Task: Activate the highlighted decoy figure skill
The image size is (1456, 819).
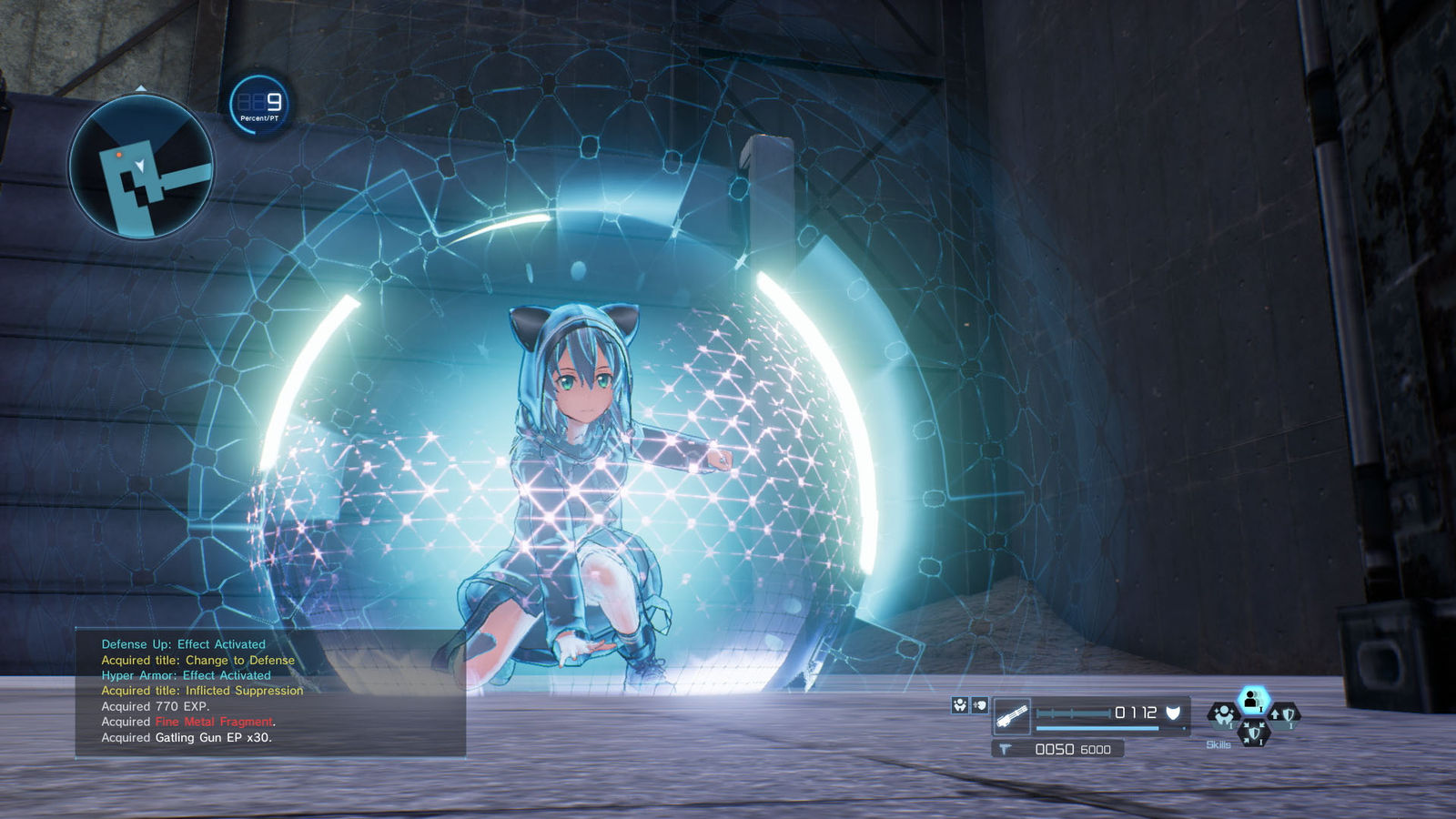Action: [x=1253, y=700]
